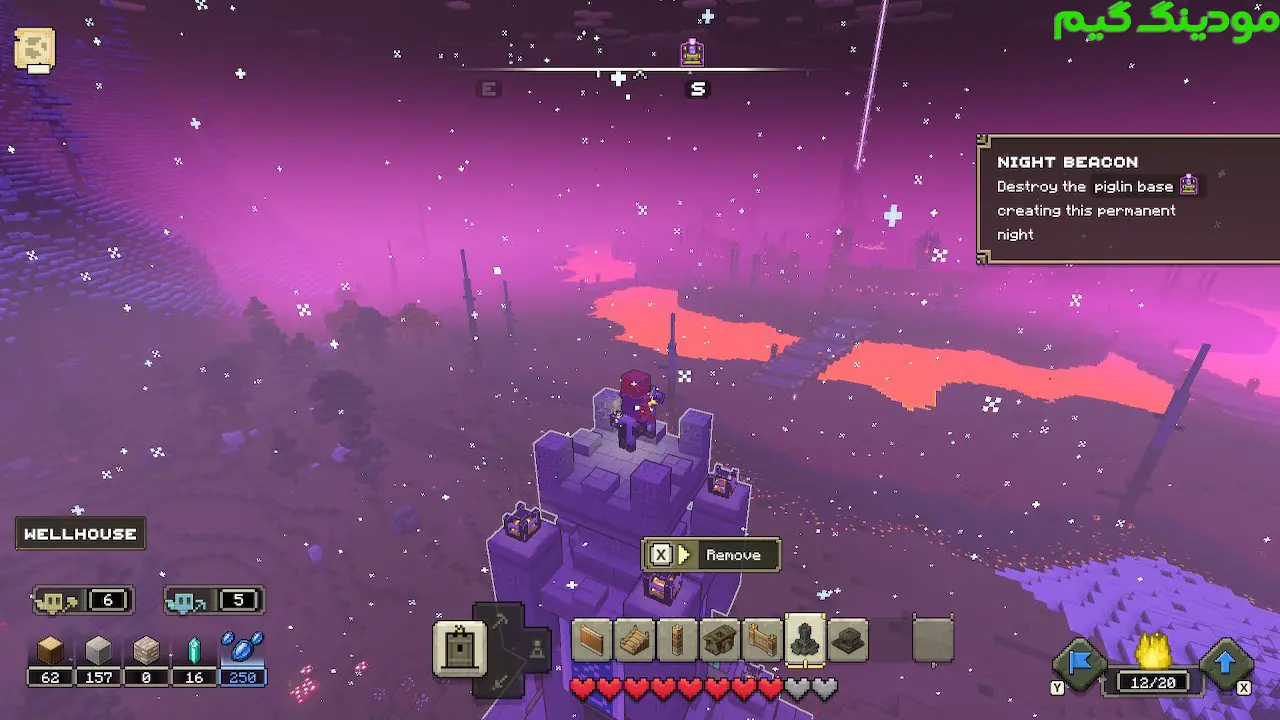Click the piglin base compass marker
Screen dimensions: 1280x720
[x=692, y=52]
